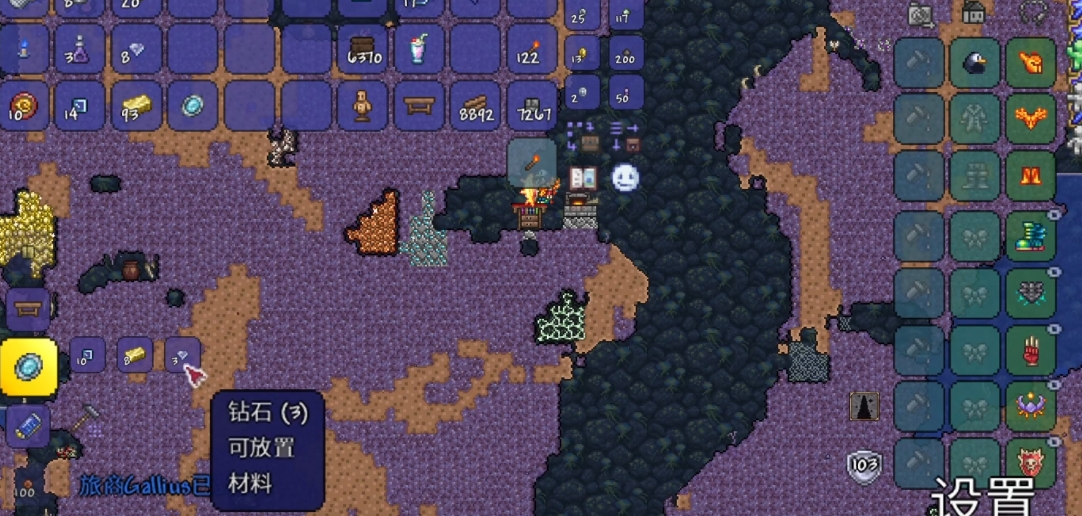Choose the chest stack of 6370

pos(363,48)
